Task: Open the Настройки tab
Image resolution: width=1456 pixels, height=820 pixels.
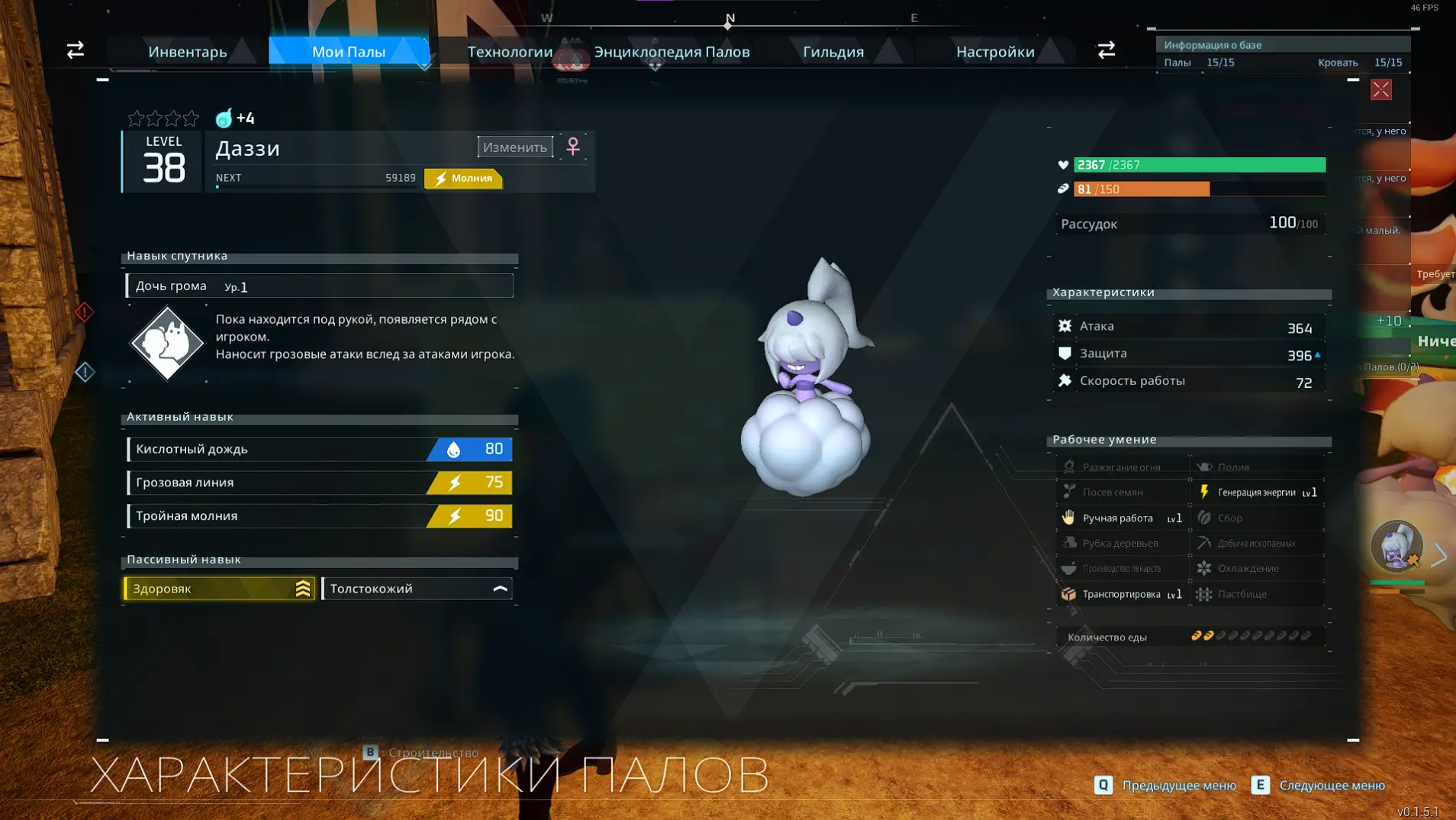Action: tap(995, 52)
